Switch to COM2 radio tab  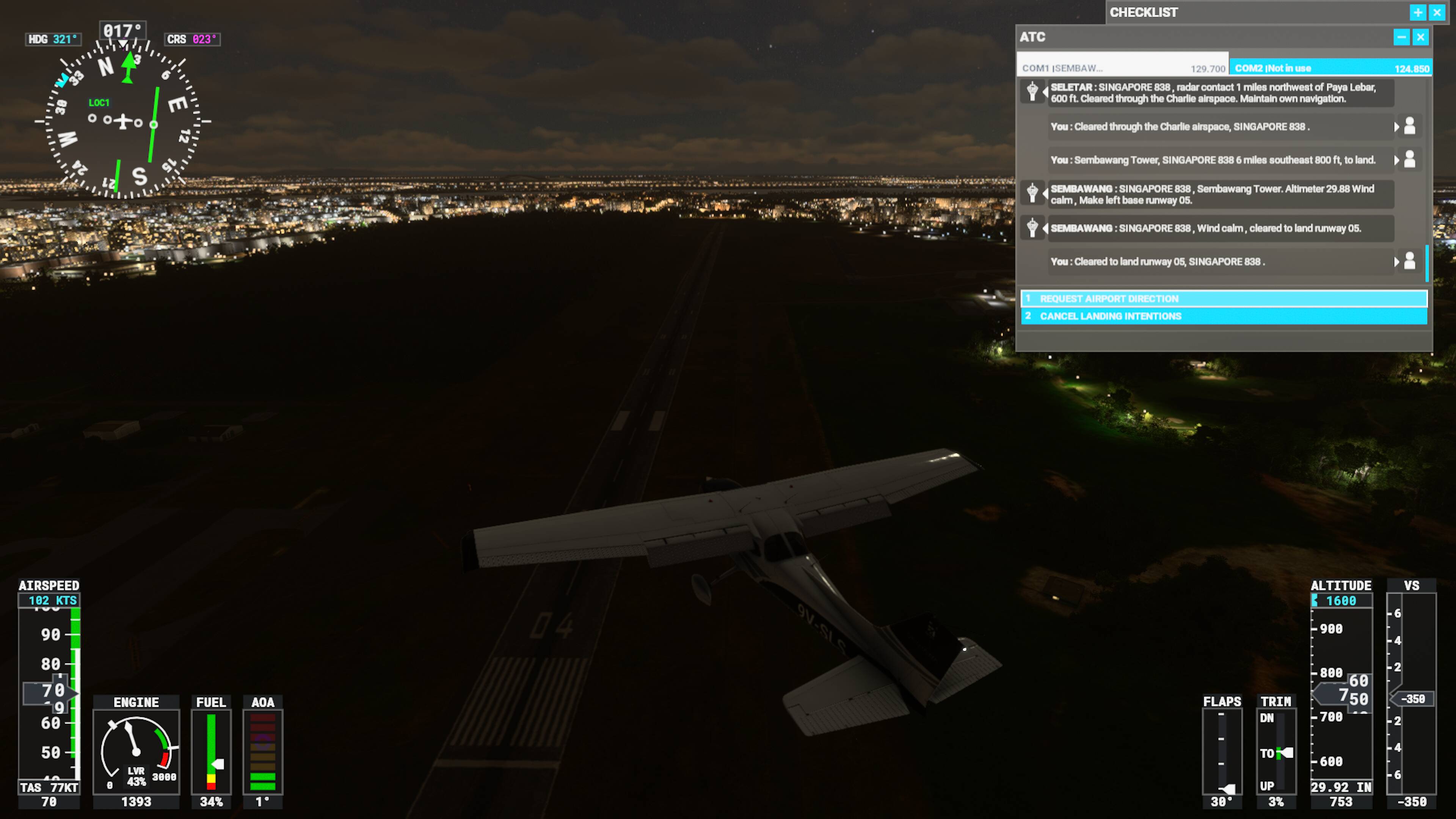[1330, 68]
